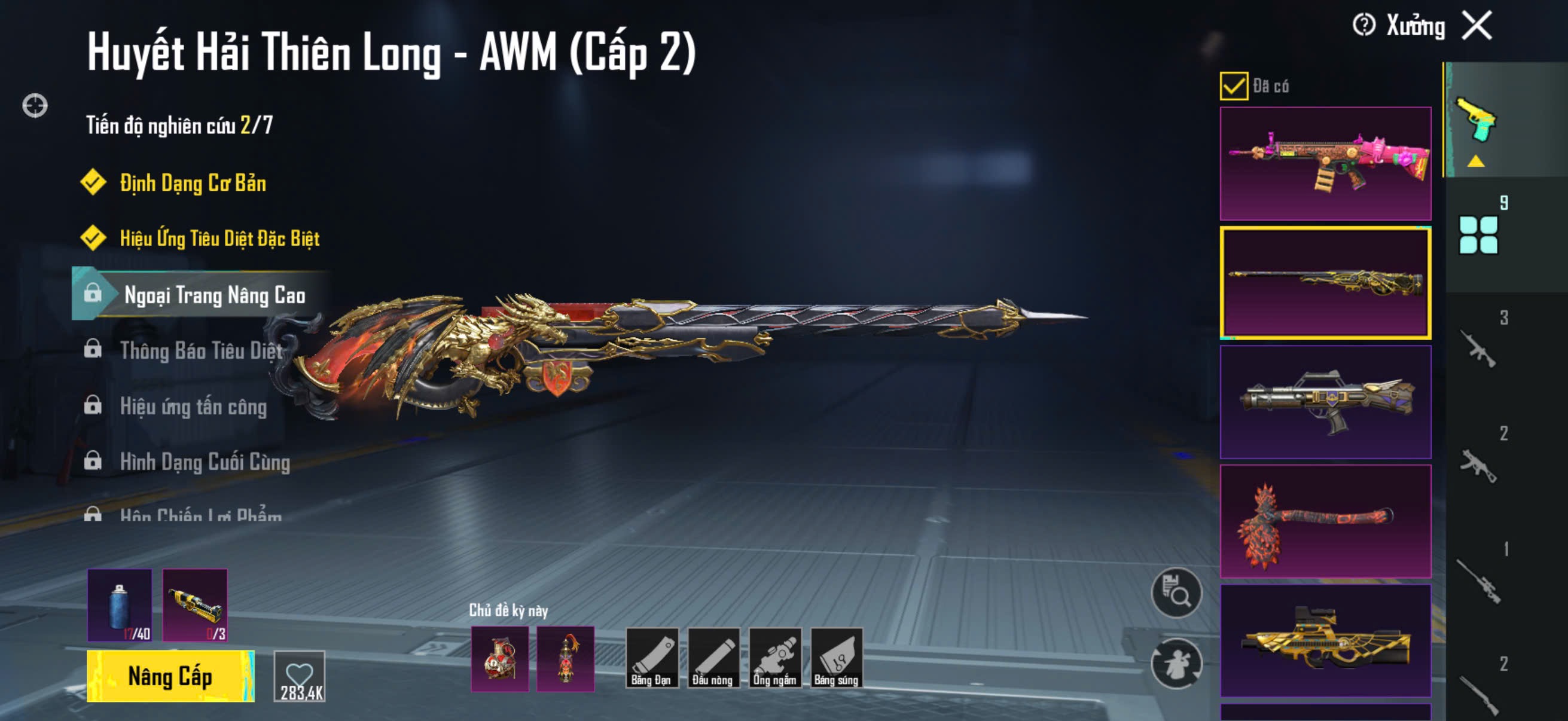Select the pink rifle skin thumbnail
Image resolution: width=1568 pixels, height=721 pixels.
1325,164
